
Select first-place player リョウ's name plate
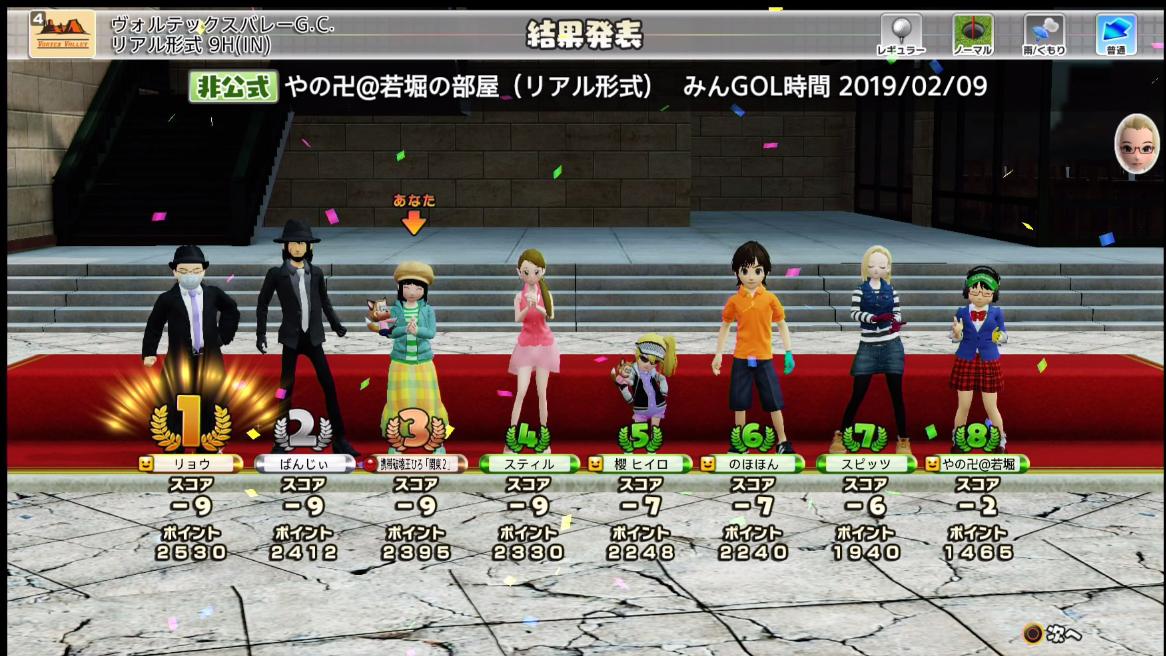(x=190, y=464)
